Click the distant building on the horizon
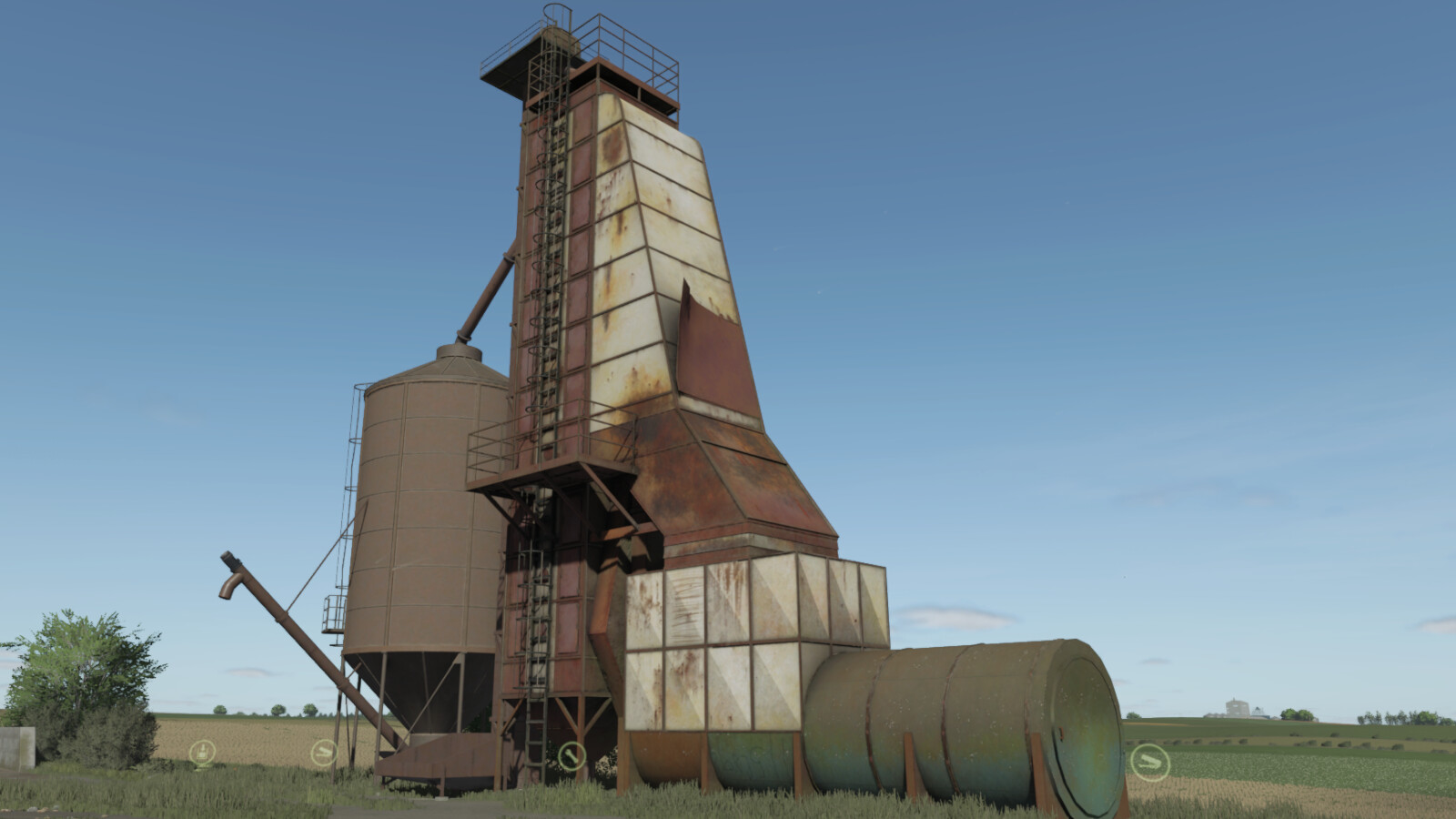Screen dimensions: 1456x819 (x=1235, y=708)
